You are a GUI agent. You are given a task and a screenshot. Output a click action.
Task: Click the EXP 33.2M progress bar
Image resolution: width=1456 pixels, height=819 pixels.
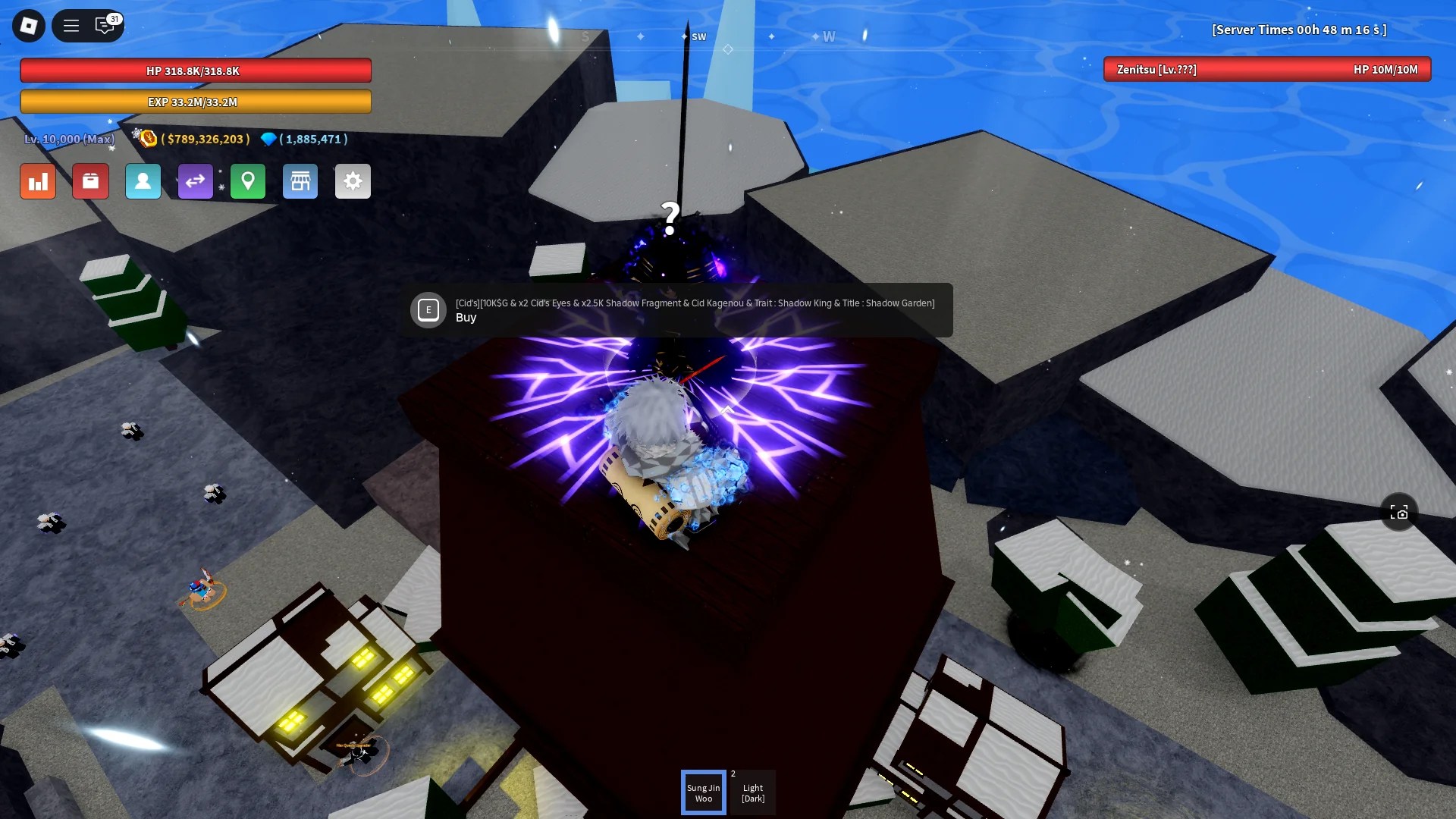click(195, 100)
